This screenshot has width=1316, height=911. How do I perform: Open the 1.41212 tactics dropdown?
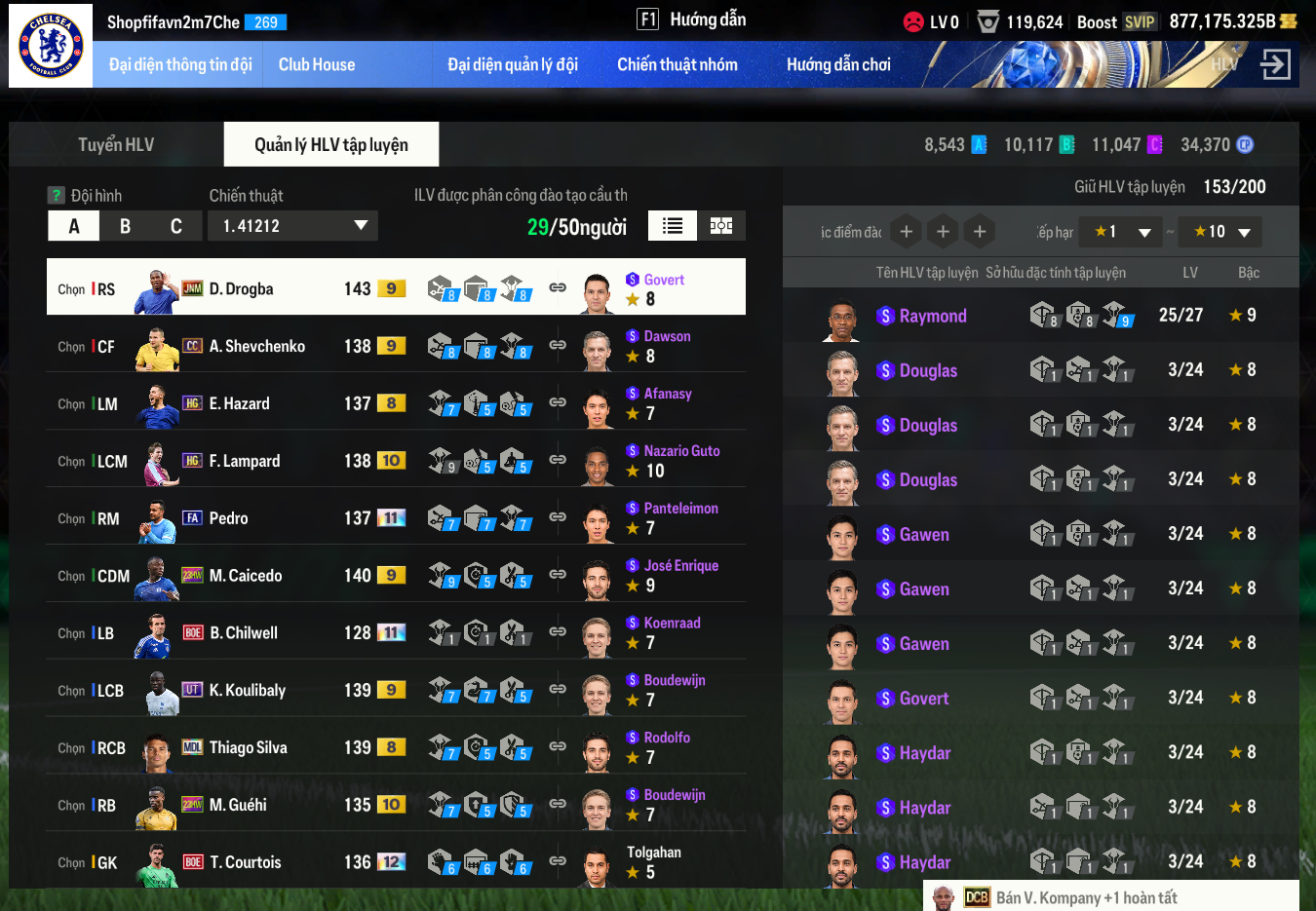(x=292, y=226)
